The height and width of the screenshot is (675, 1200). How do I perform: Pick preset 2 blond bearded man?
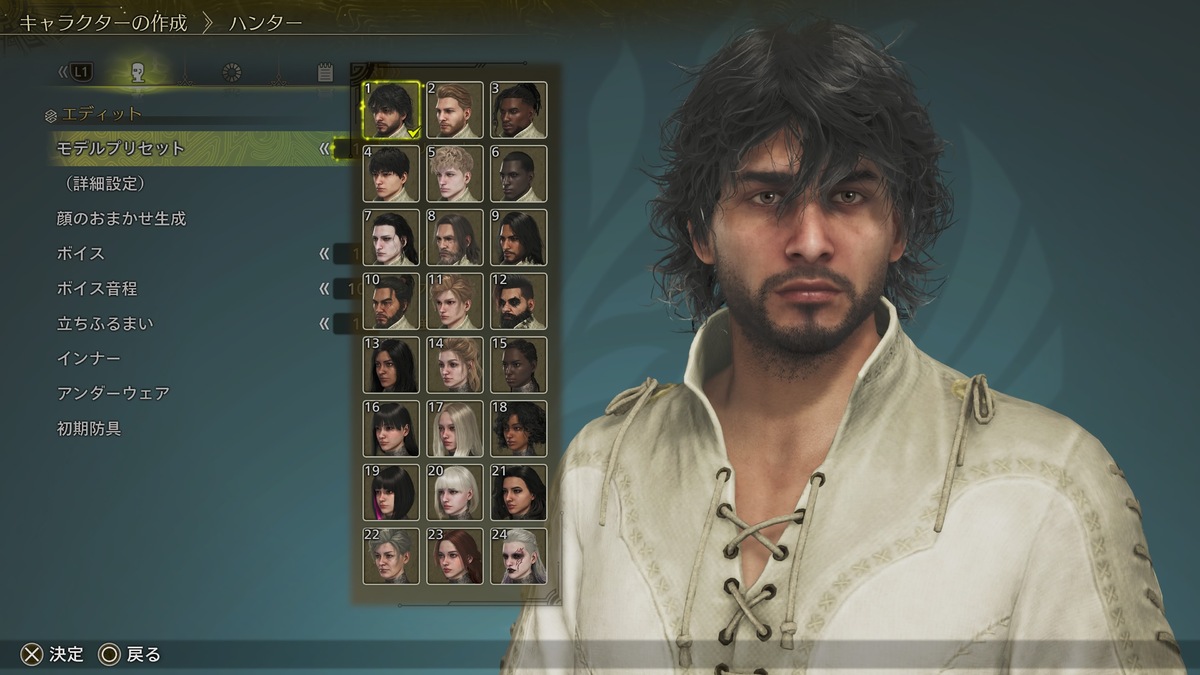pos(455,110)
